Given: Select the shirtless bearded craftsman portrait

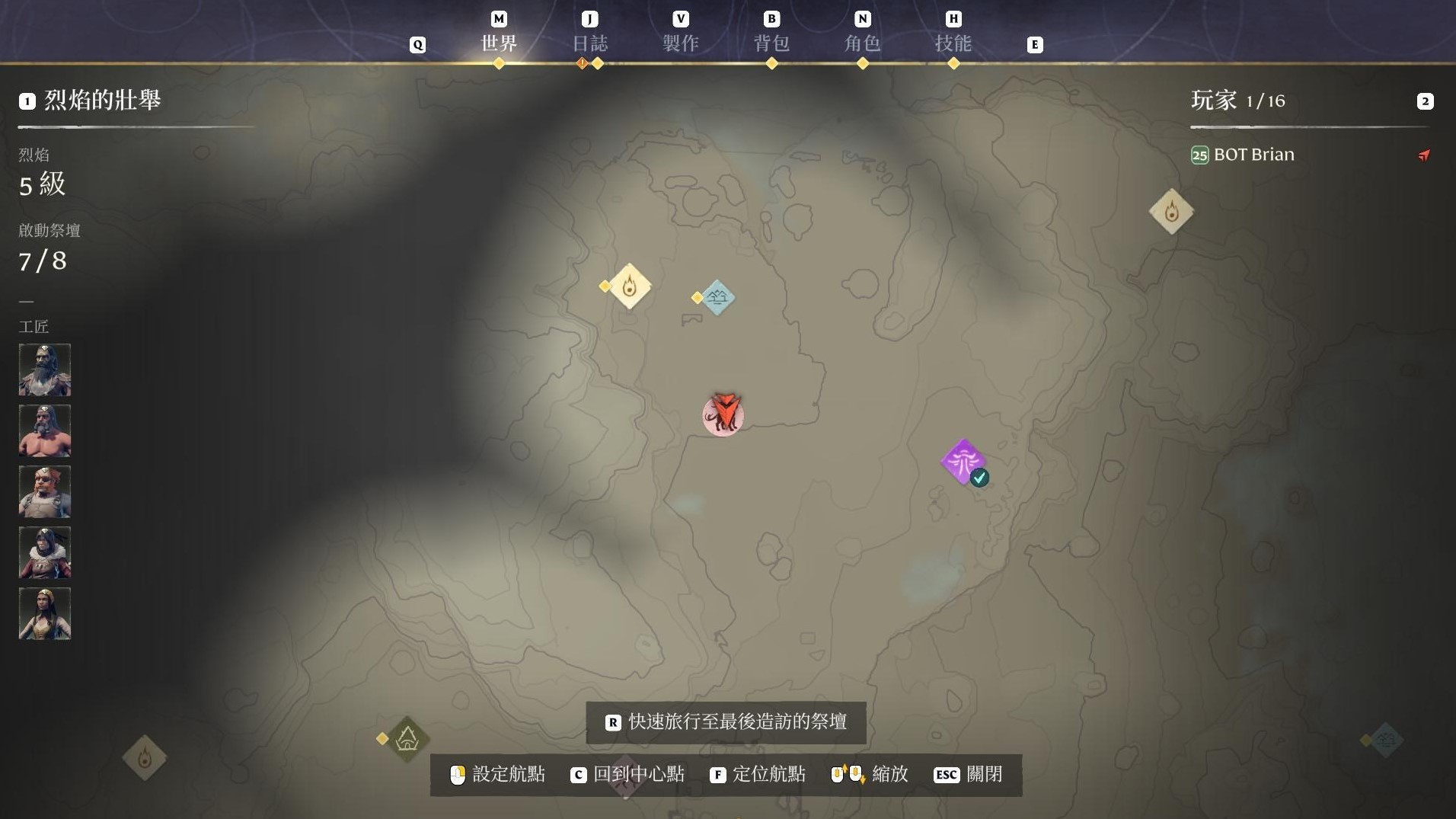Looking at the screenshot, I should click(45, 430).
